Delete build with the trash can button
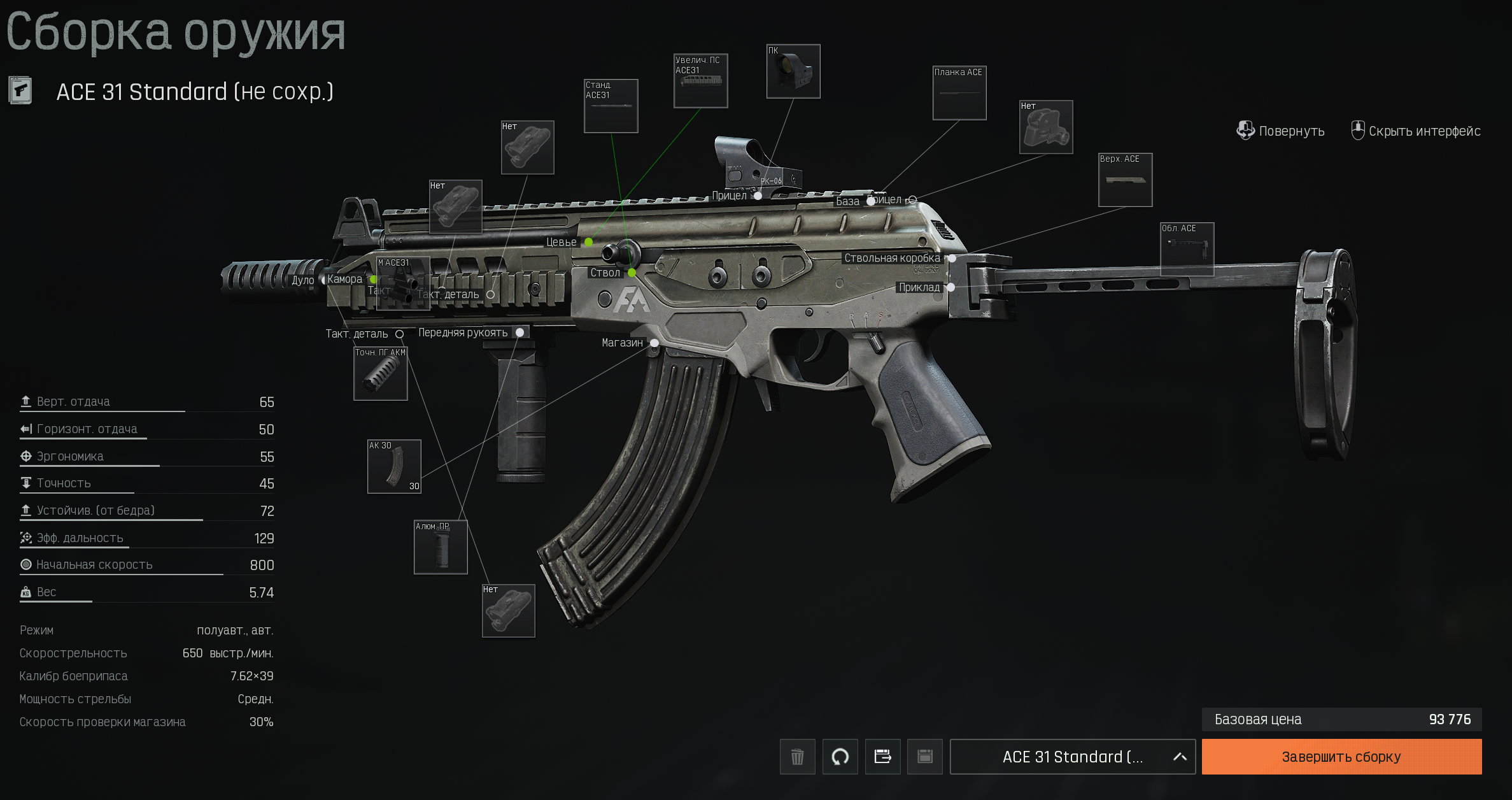This screenshot has width=1512, height=800. pos(797,757)
